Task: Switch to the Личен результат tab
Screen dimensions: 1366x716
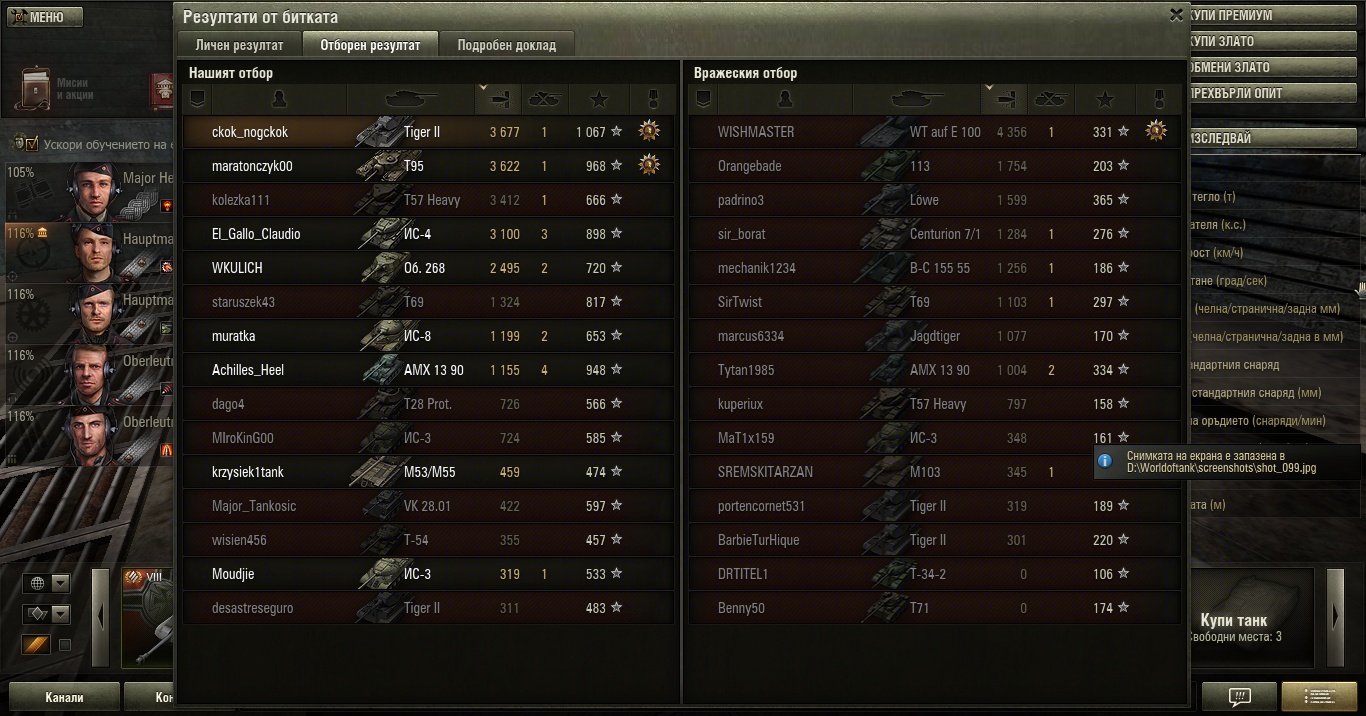Action: point(239,45)
